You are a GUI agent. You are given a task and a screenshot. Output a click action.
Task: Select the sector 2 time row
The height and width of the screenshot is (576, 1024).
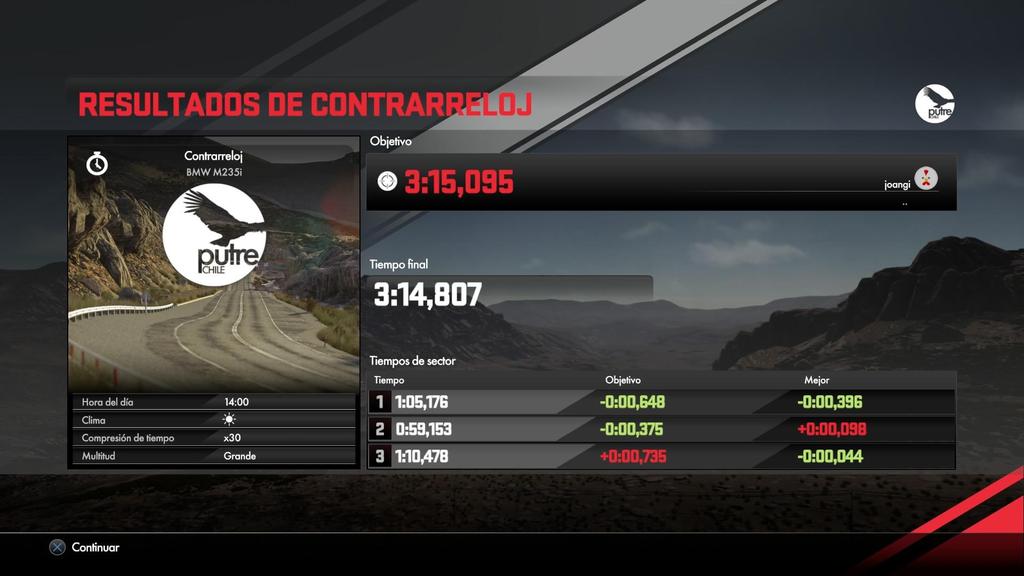tap(661, 429)
